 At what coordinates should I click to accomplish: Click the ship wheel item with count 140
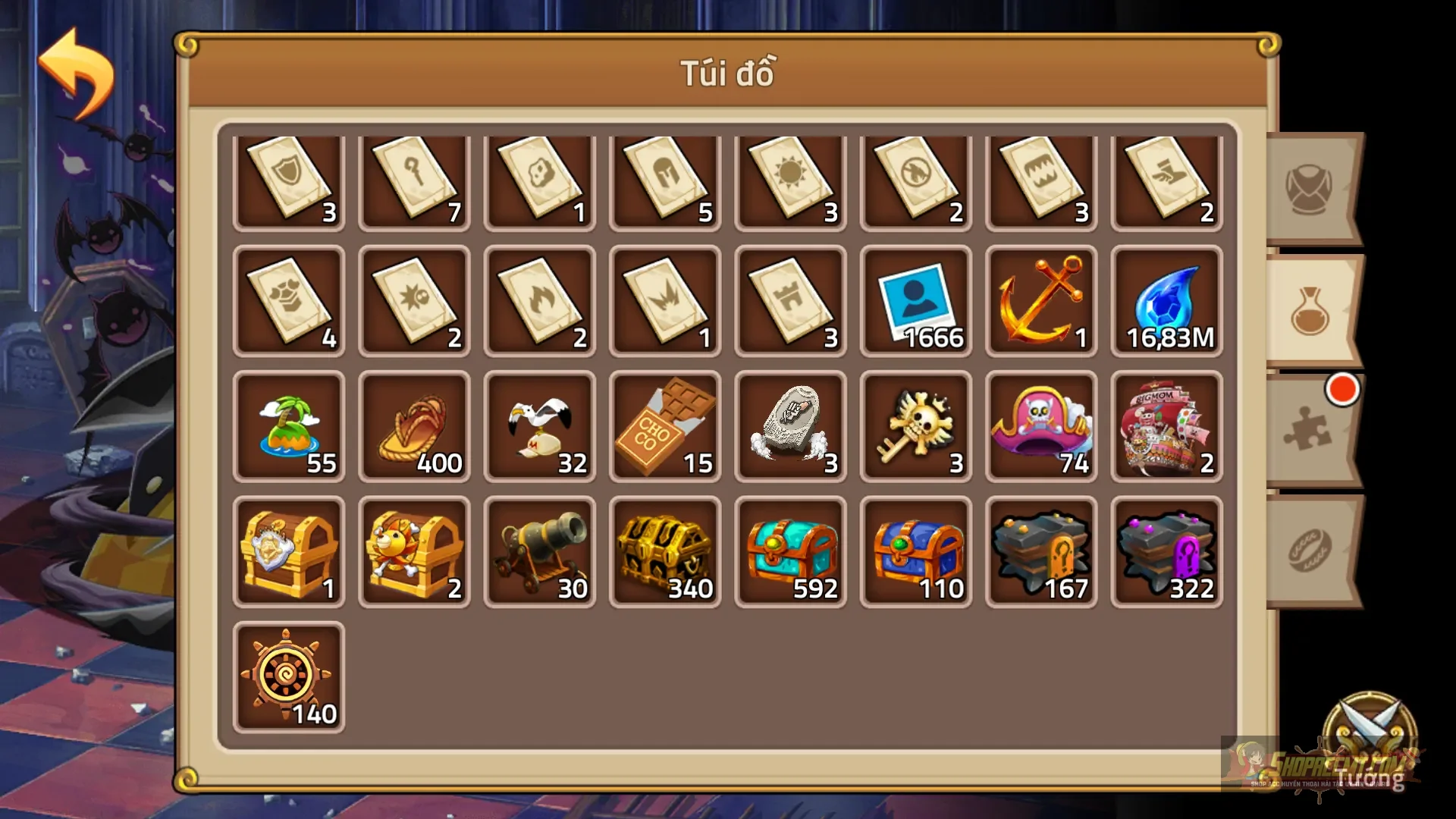point(289,675)
